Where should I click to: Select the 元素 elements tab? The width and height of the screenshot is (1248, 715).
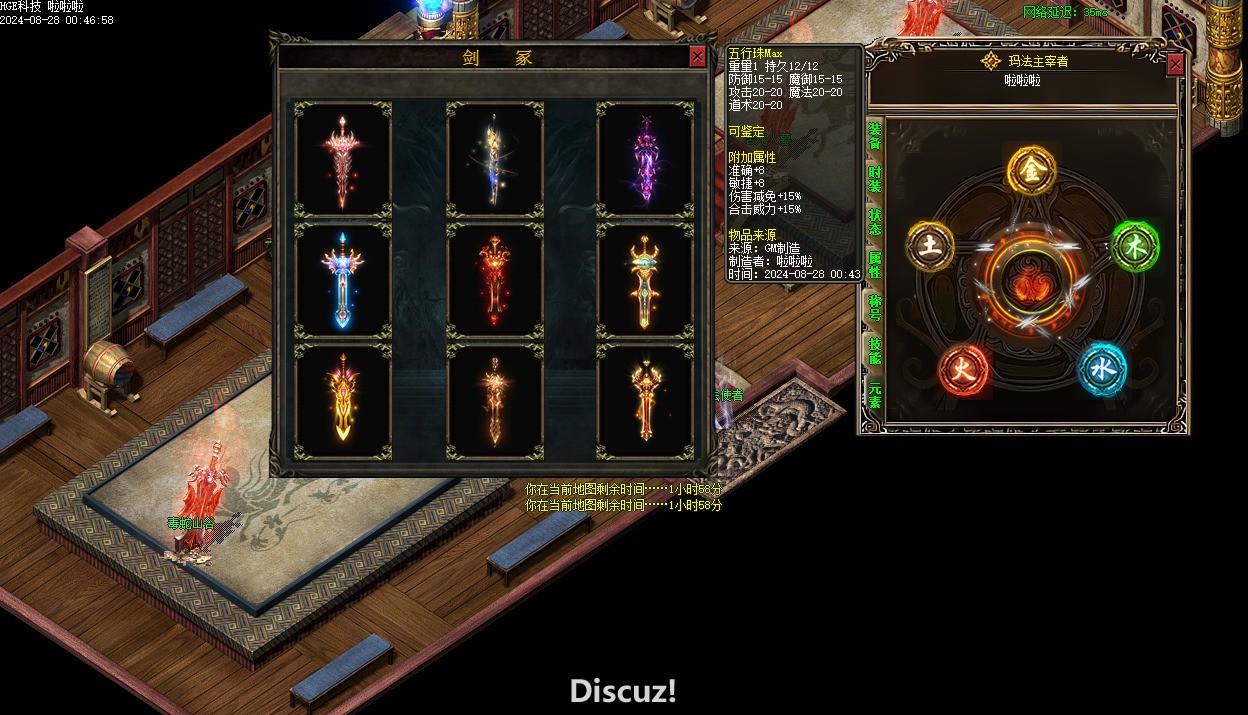[875, 395]
